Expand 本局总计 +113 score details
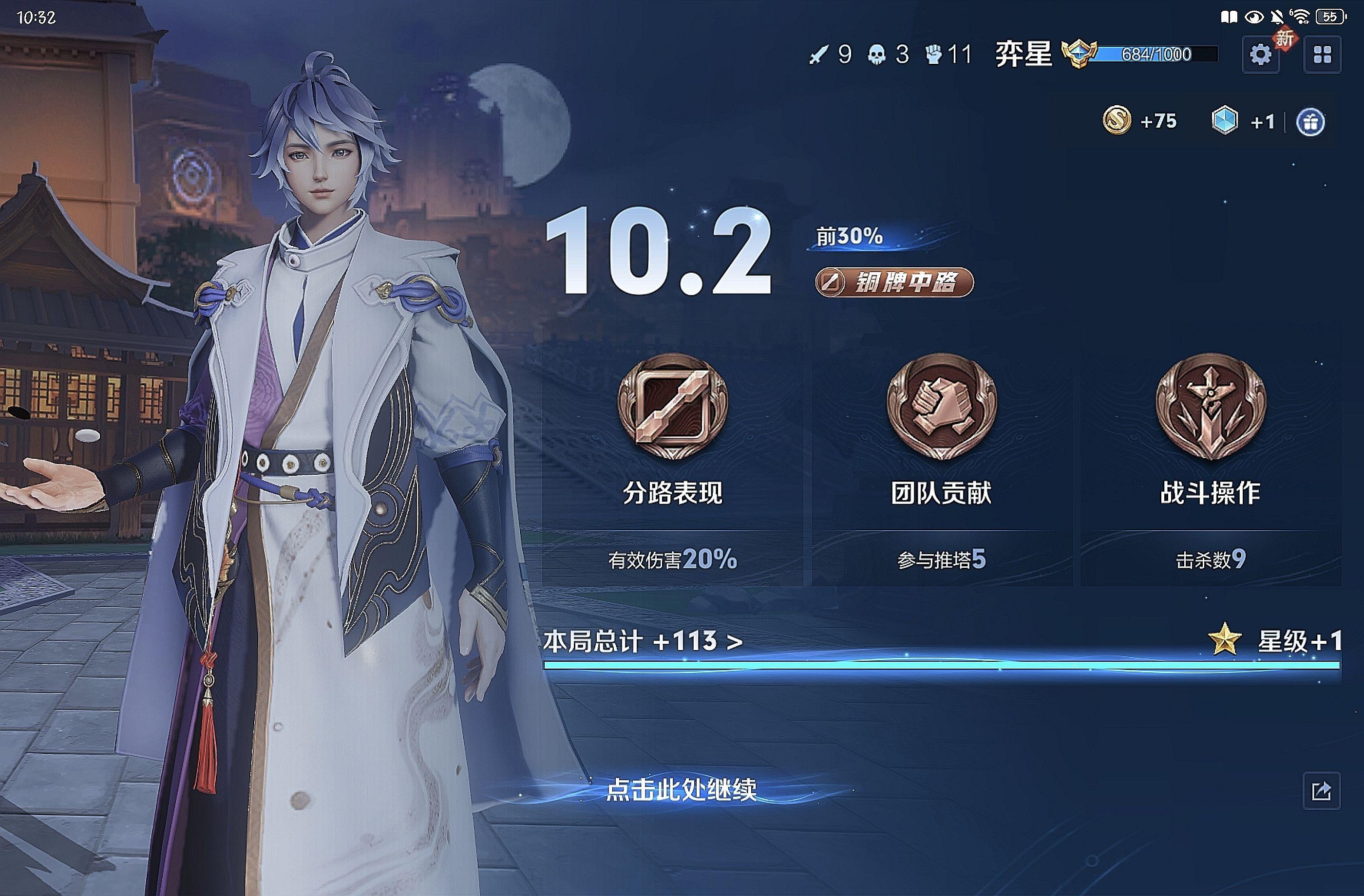Screen dimensions: 1364x896 pyautogui.click(x=643, y=641)
